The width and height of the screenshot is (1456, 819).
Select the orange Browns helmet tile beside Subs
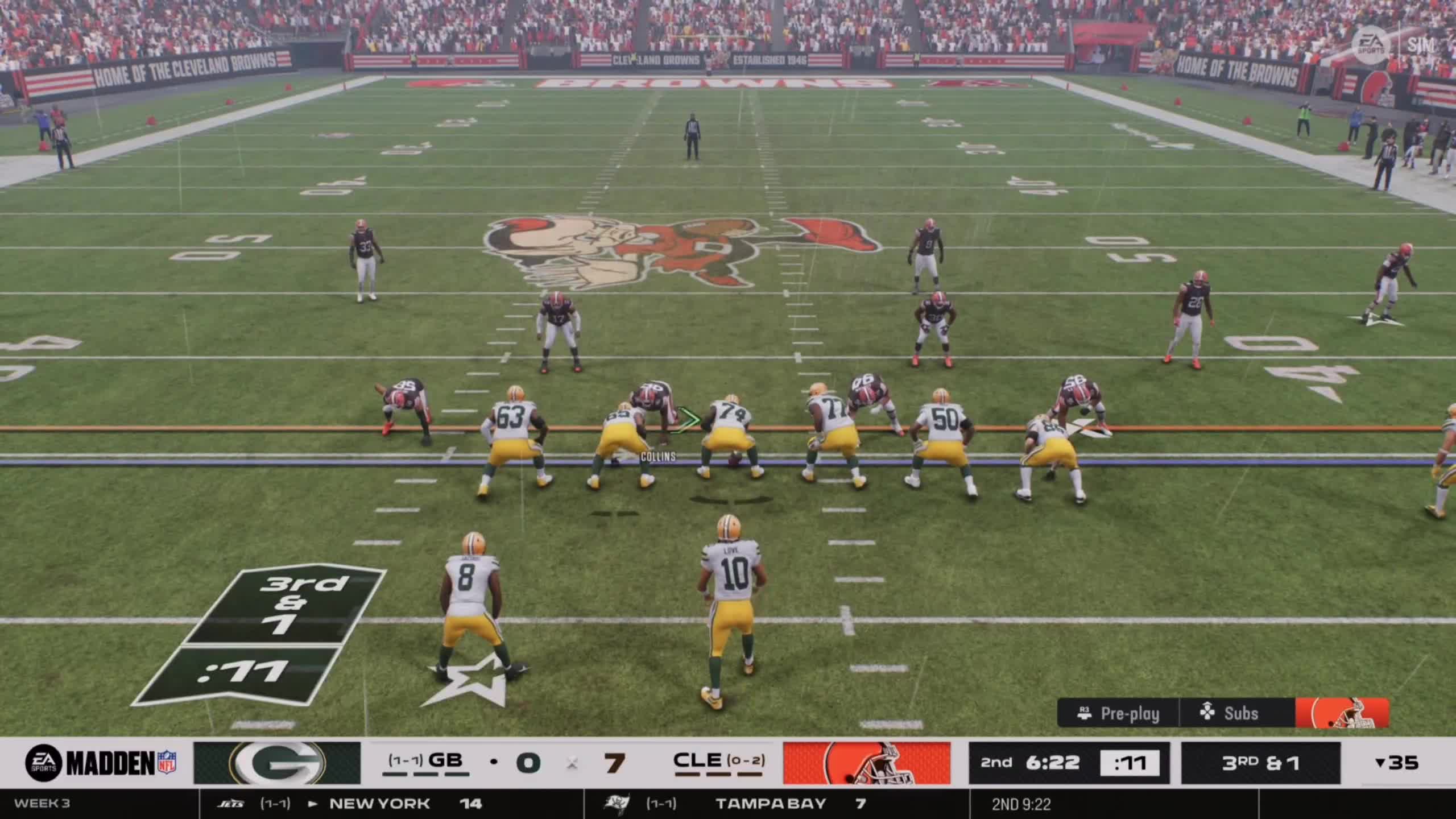click(x=1342, y=713)
